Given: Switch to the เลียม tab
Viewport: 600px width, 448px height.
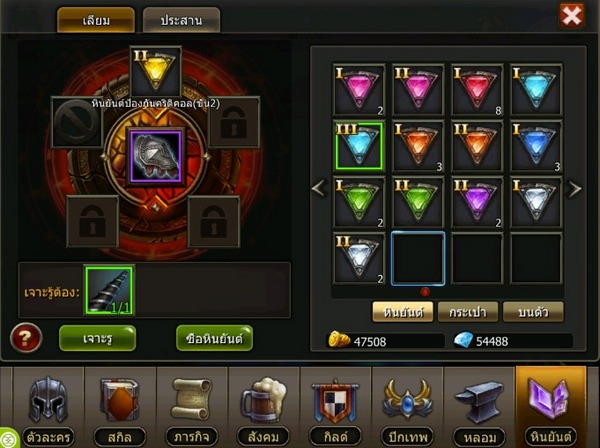Looking at the screenshot, I should (x=95, y=20).
